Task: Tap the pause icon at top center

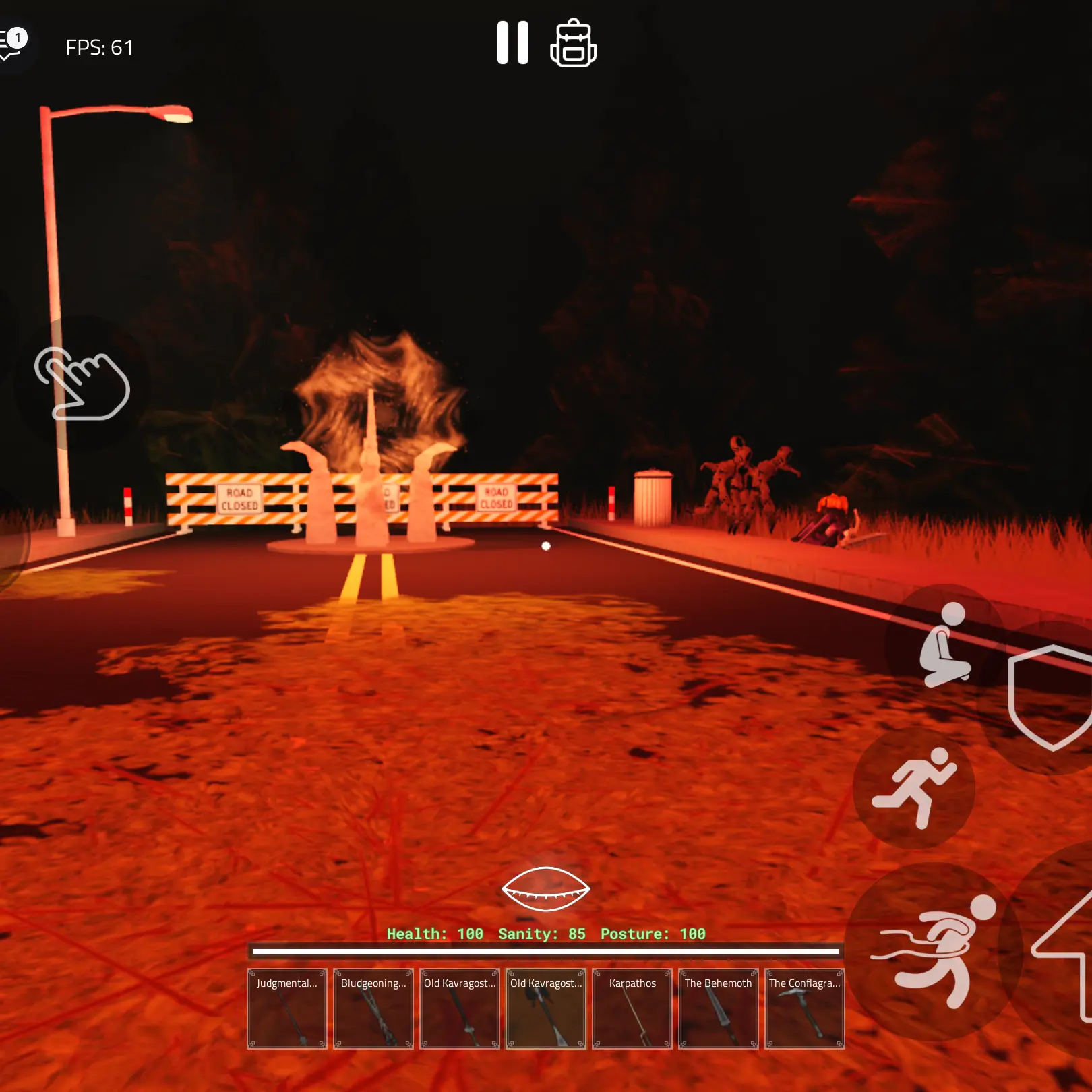Action: (514, 43)
